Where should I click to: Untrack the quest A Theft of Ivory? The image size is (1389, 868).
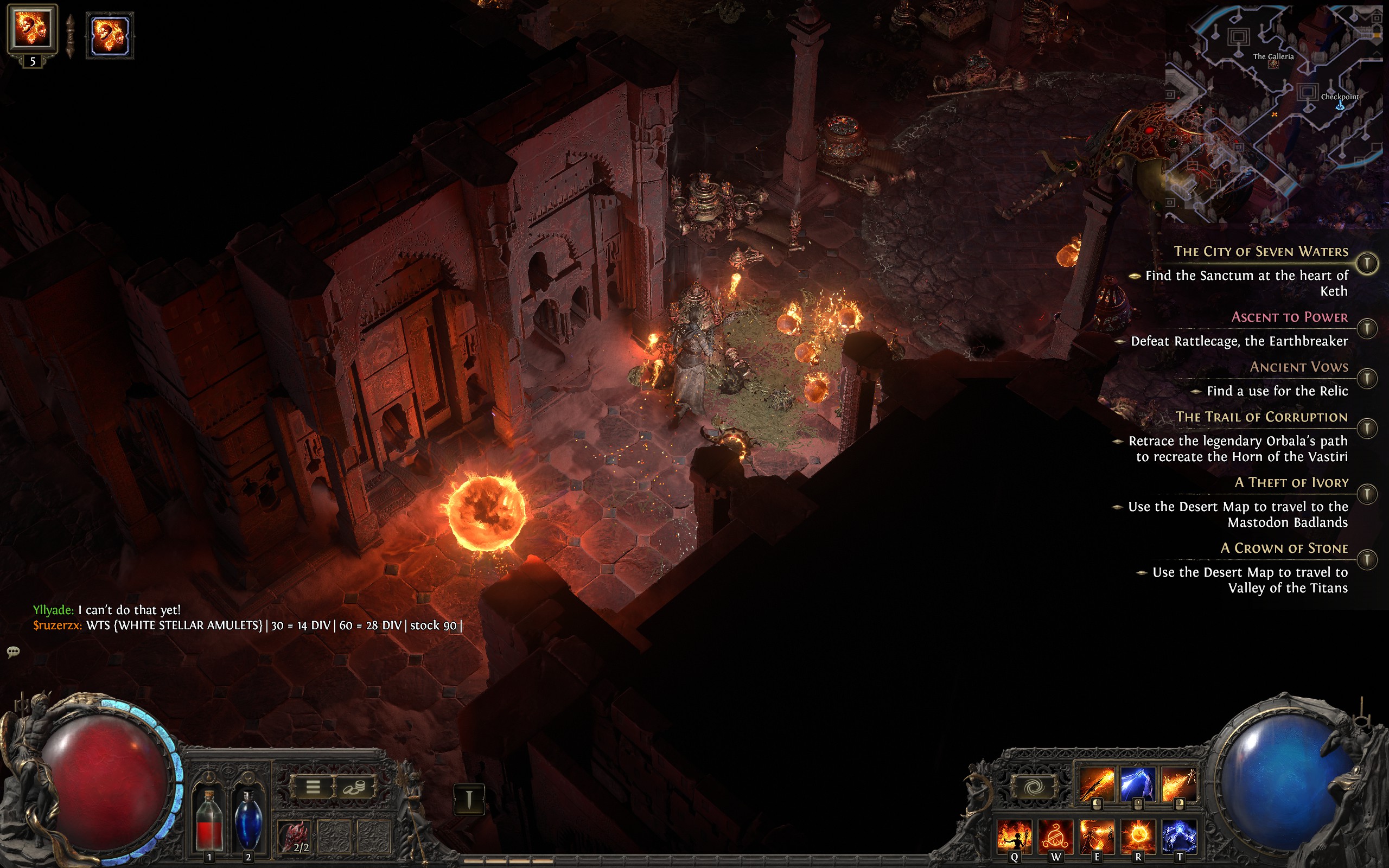pyautogui.click(x=1368, y=493)
